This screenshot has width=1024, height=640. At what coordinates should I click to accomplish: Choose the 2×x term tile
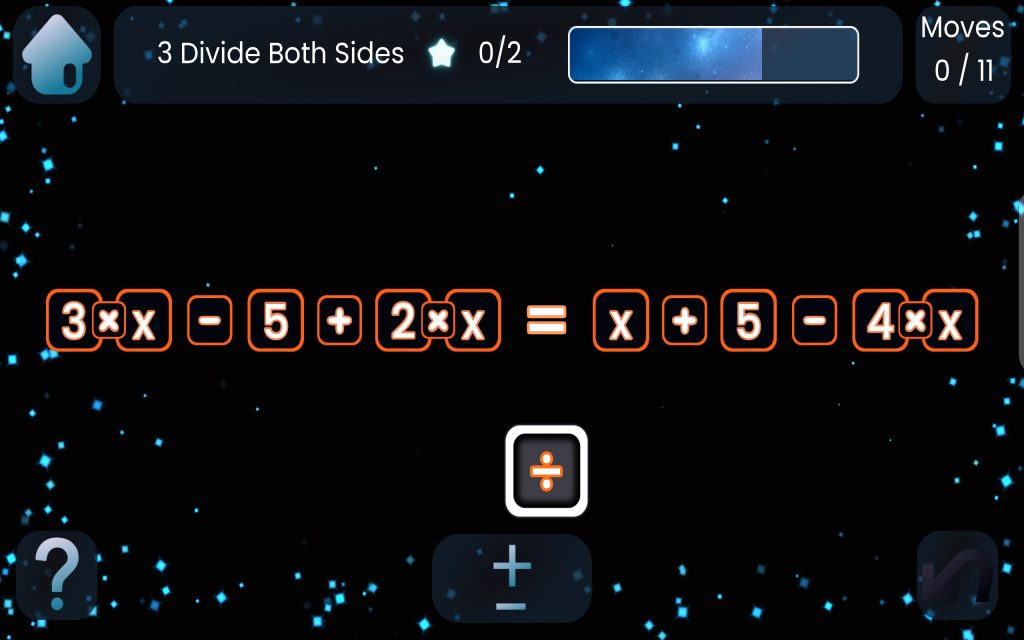pos(438,321)
